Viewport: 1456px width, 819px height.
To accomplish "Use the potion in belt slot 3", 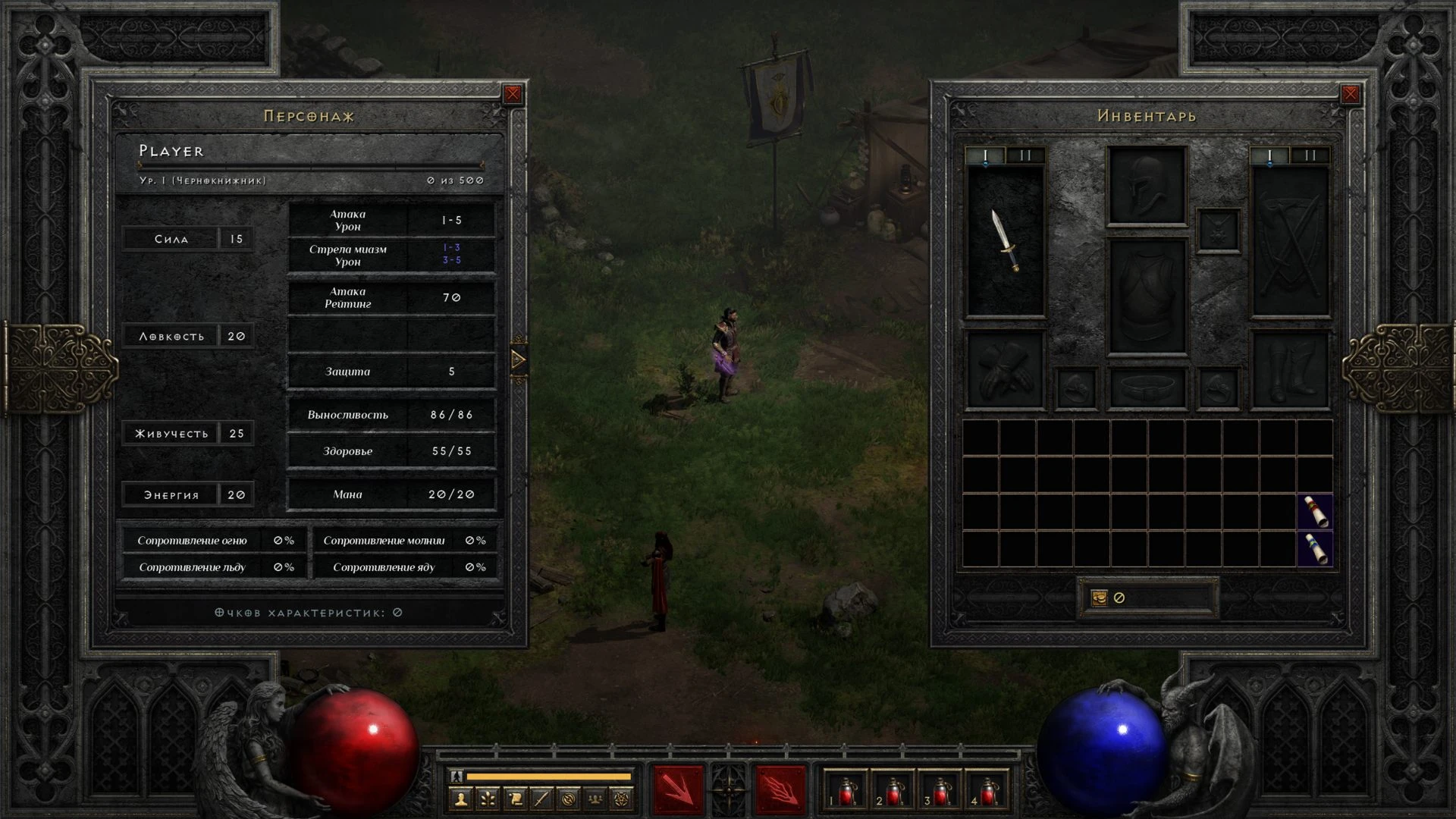I will pyautogui.click(x=940, y=792).
